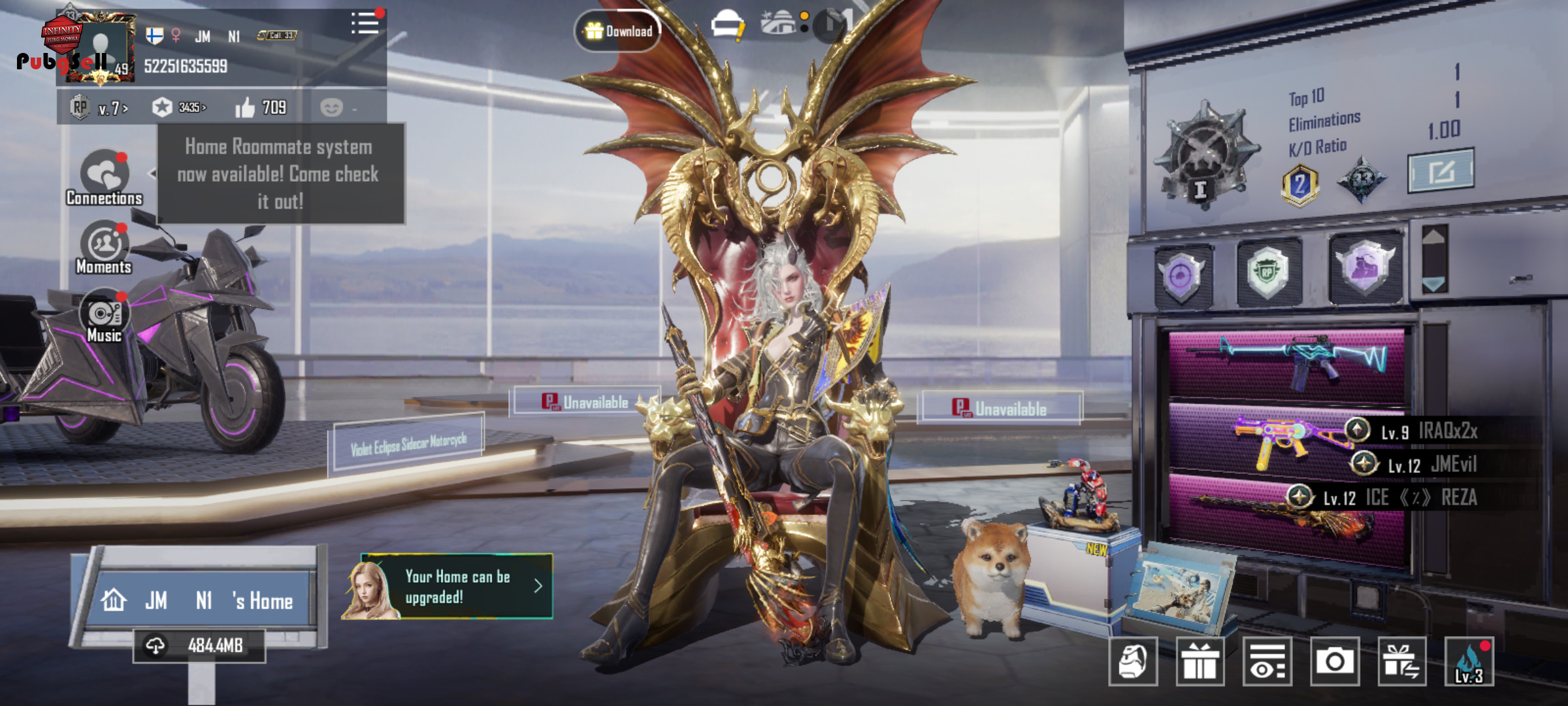This screenshot has width=1568, height=706.
Task: Open the Music player icon
Action: [104, 316]
